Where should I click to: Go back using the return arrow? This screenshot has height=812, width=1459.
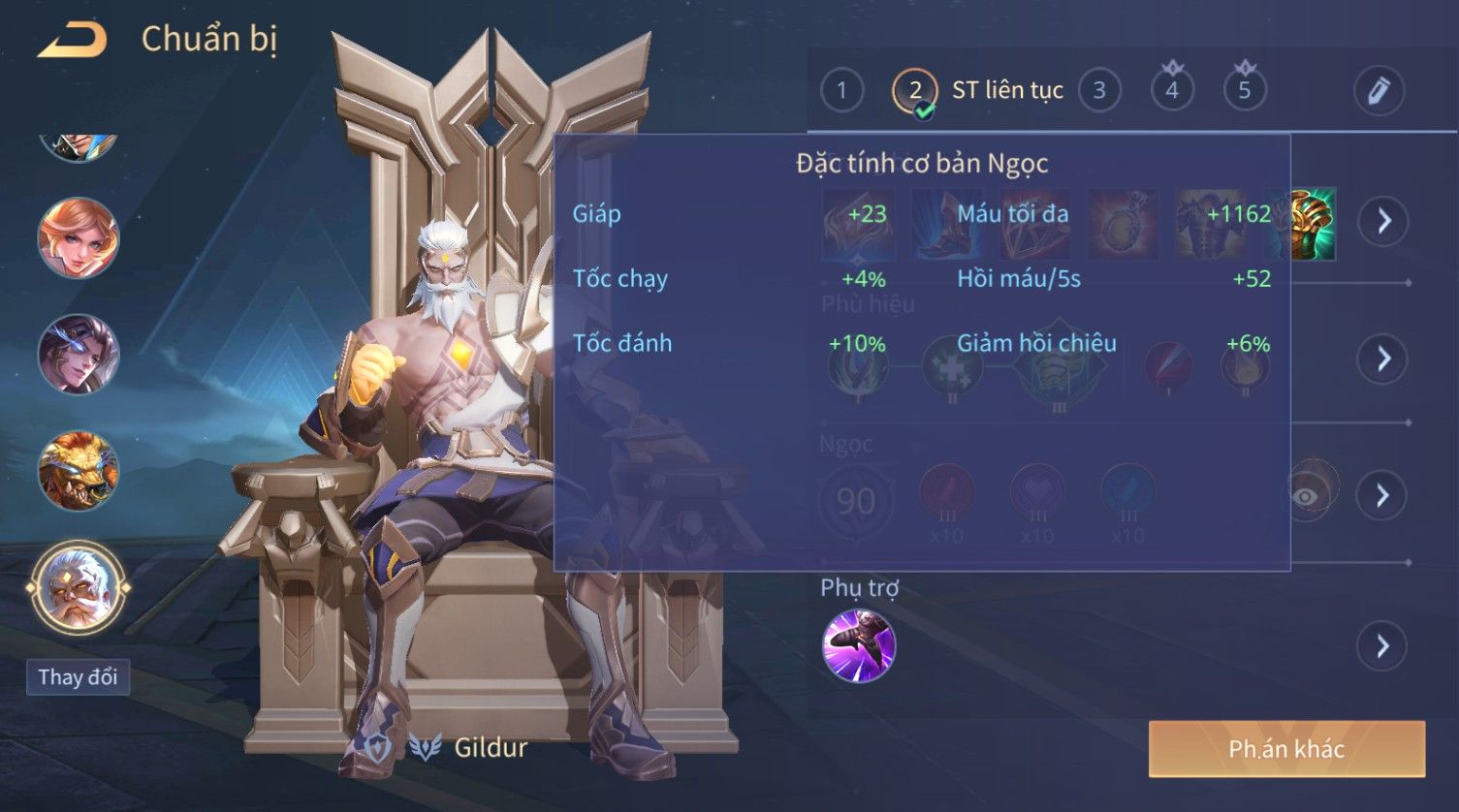point(73,40)
